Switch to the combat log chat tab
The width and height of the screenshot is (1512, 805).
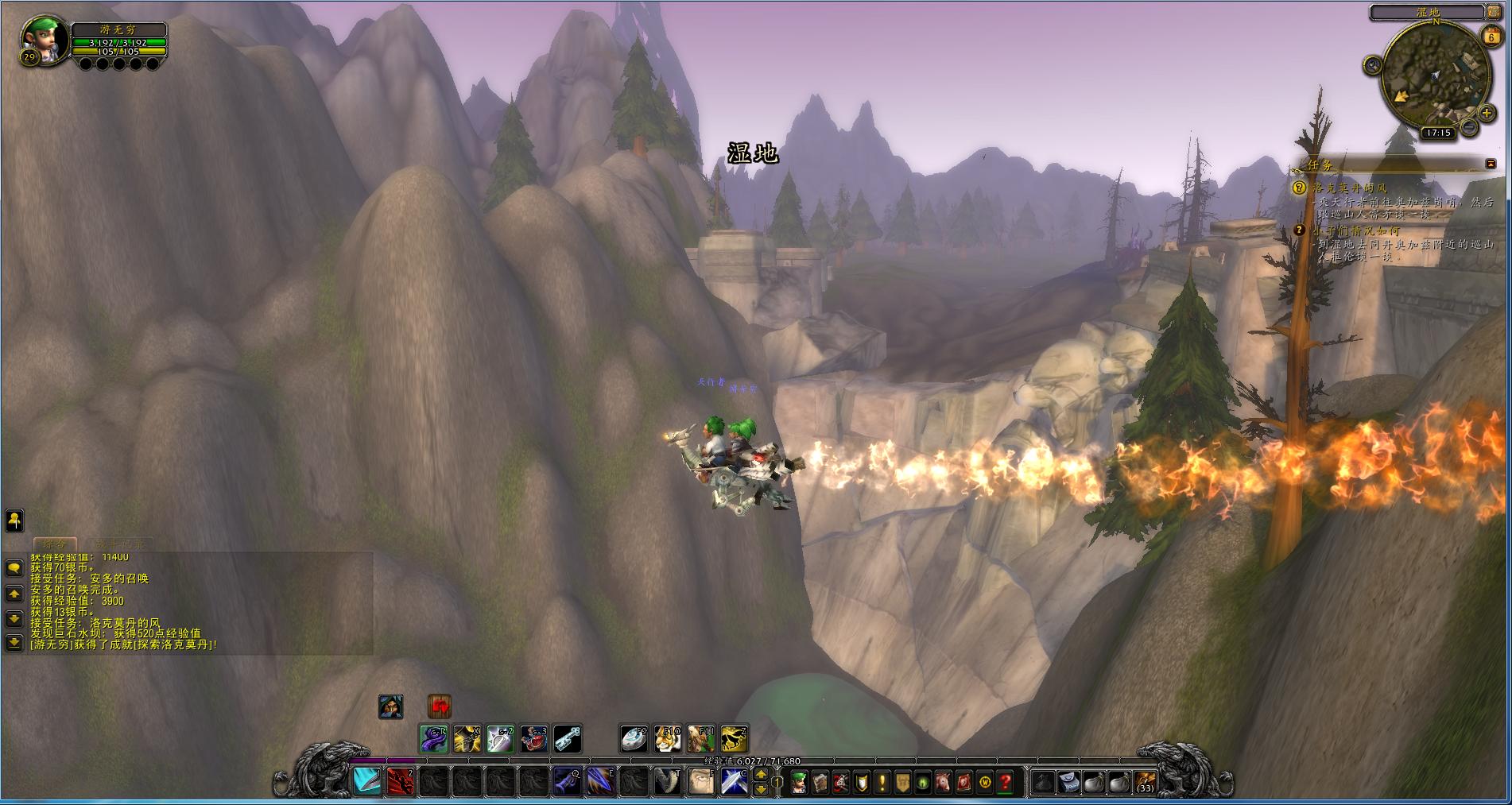pyautogui.click(x=118, y=544)
